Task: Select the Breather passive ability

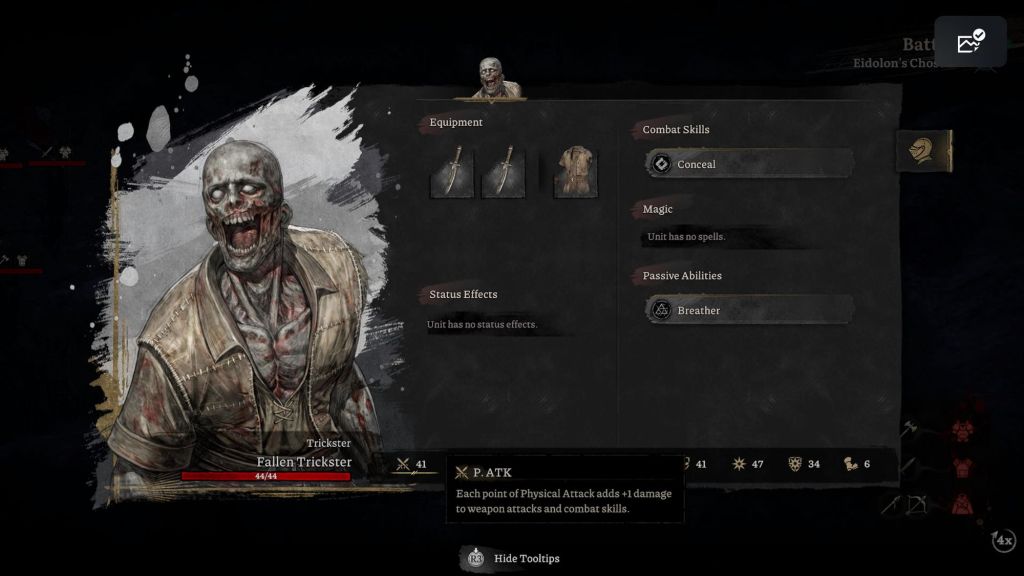Action: [x=750, y=310]
